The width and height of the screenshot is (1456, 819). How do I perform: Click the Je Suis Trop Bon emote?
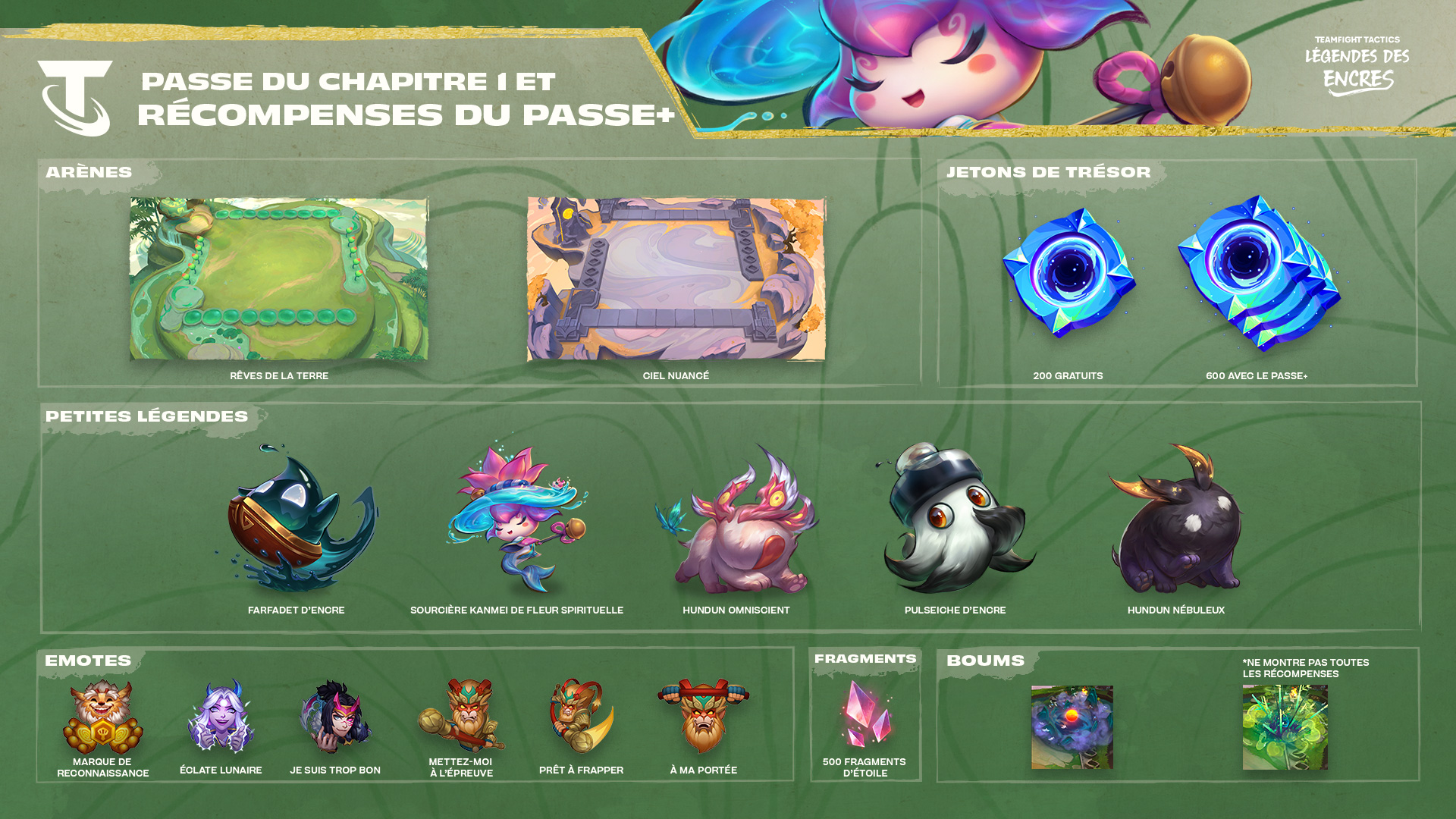335,717
